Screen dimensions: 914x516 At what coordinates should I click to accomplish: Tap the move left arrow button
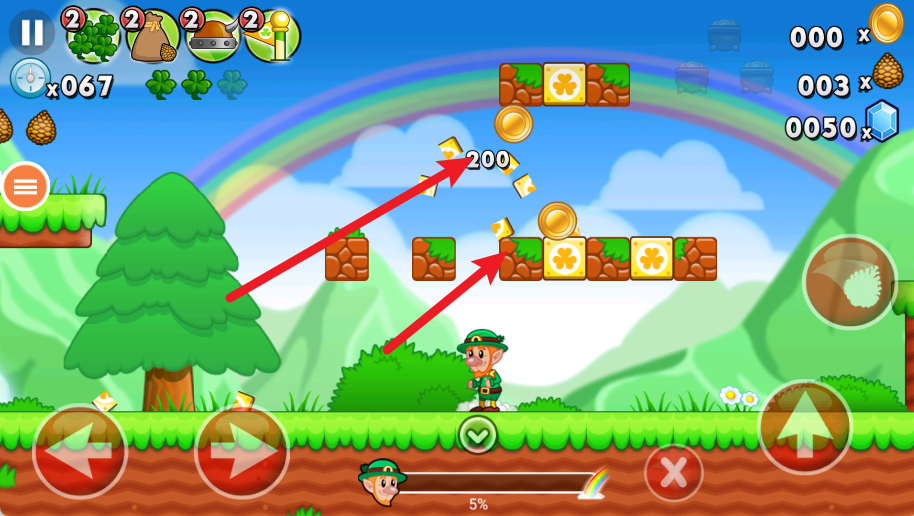tap(80, 451)
